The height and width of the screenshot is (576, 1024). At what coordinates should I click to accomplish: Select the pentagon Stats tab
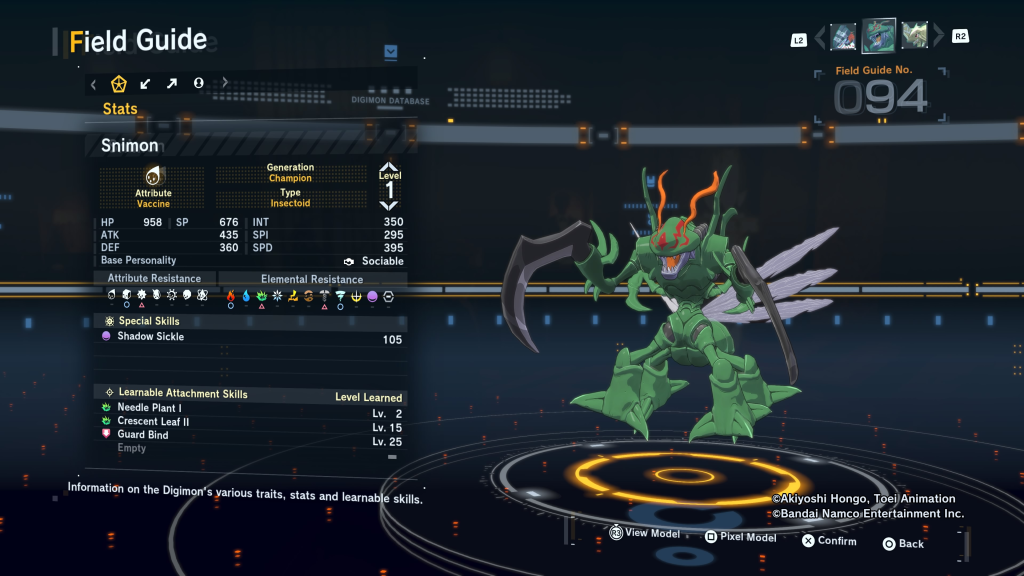pos(119,83)
